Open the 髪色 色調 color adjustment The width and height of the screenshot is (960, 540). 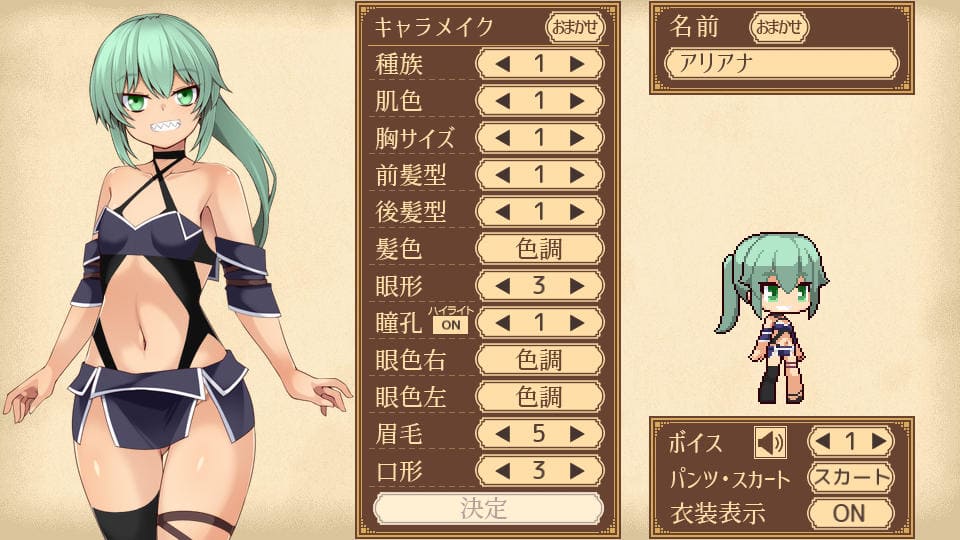[x=539, y=248]
